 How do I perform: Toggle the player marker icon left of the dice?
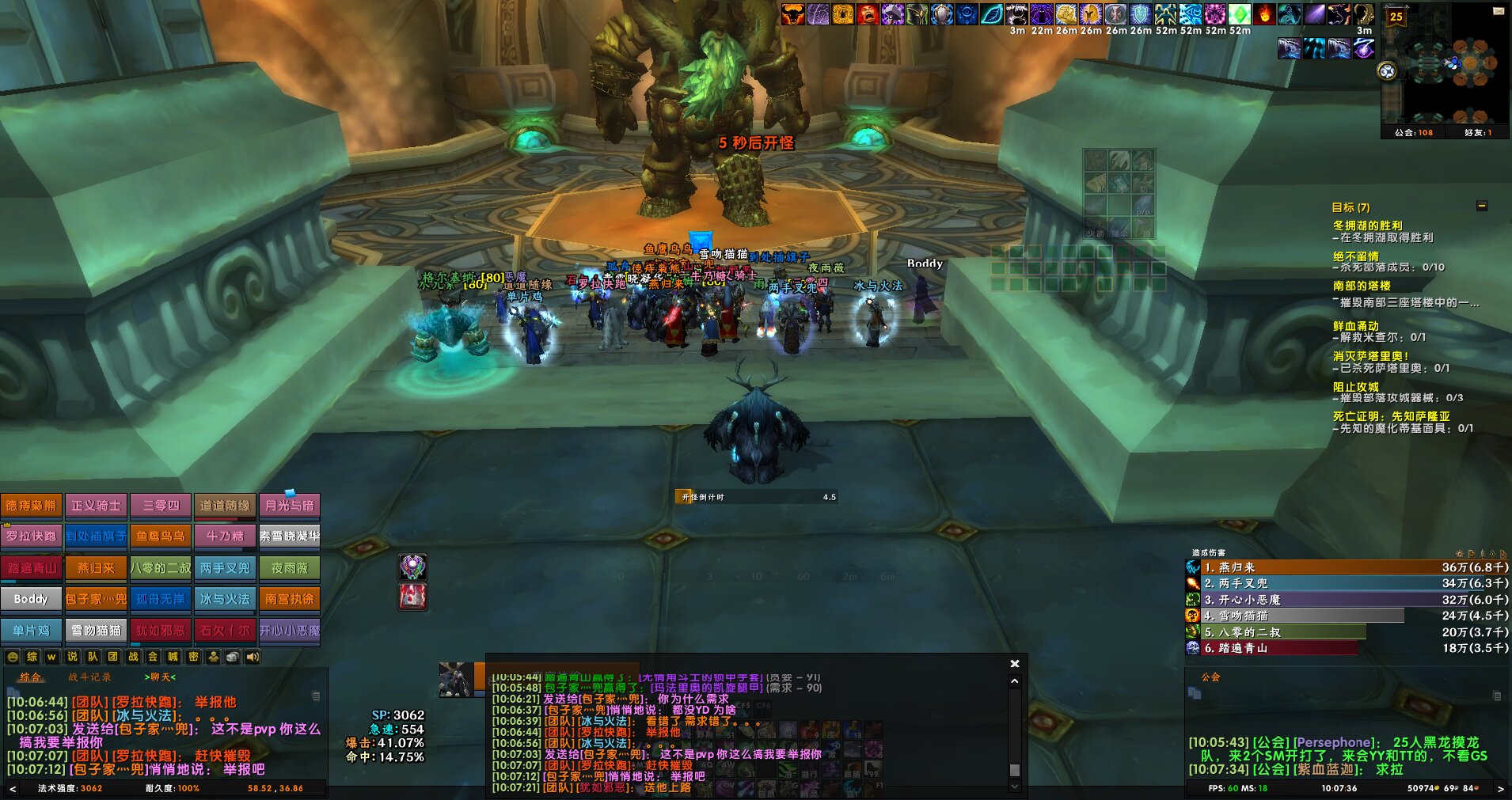pos(214,658)
